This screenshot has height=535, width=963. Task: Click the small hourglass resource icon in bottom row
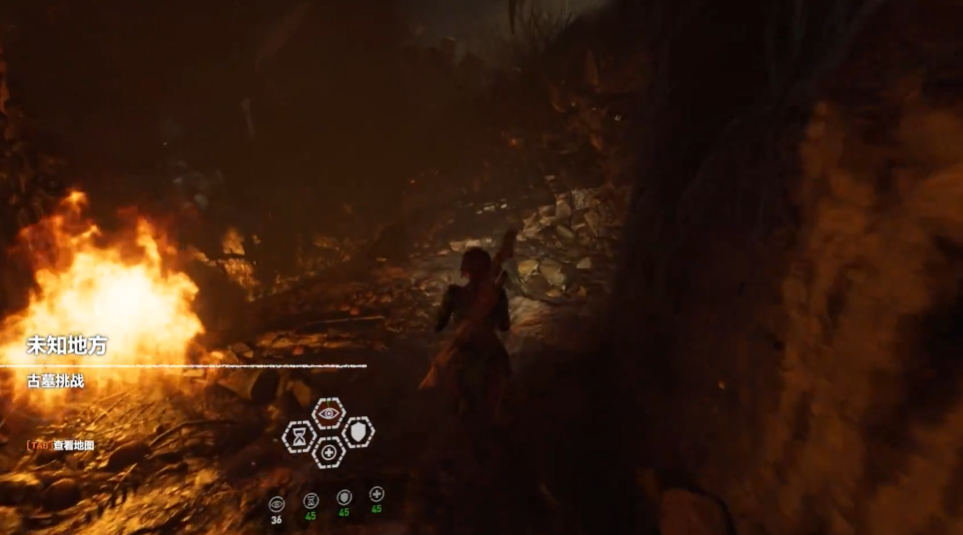tap(310, 499)
